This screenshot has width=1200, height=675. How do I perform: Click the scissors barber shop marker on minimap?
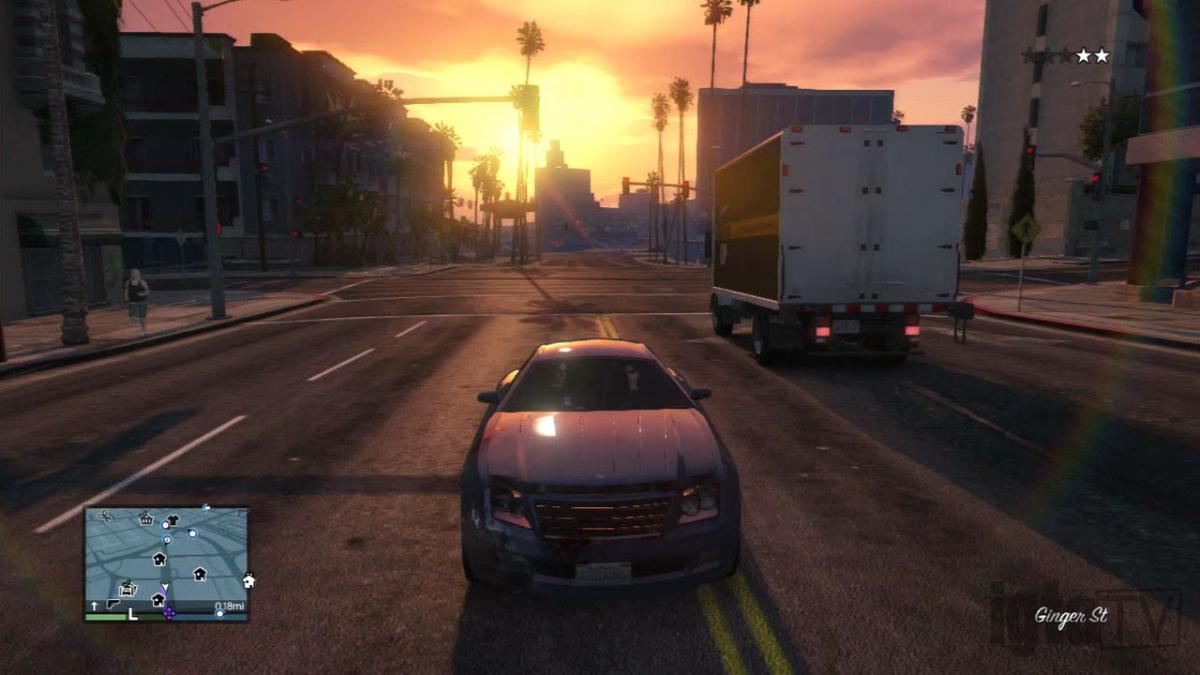[106, 516]
